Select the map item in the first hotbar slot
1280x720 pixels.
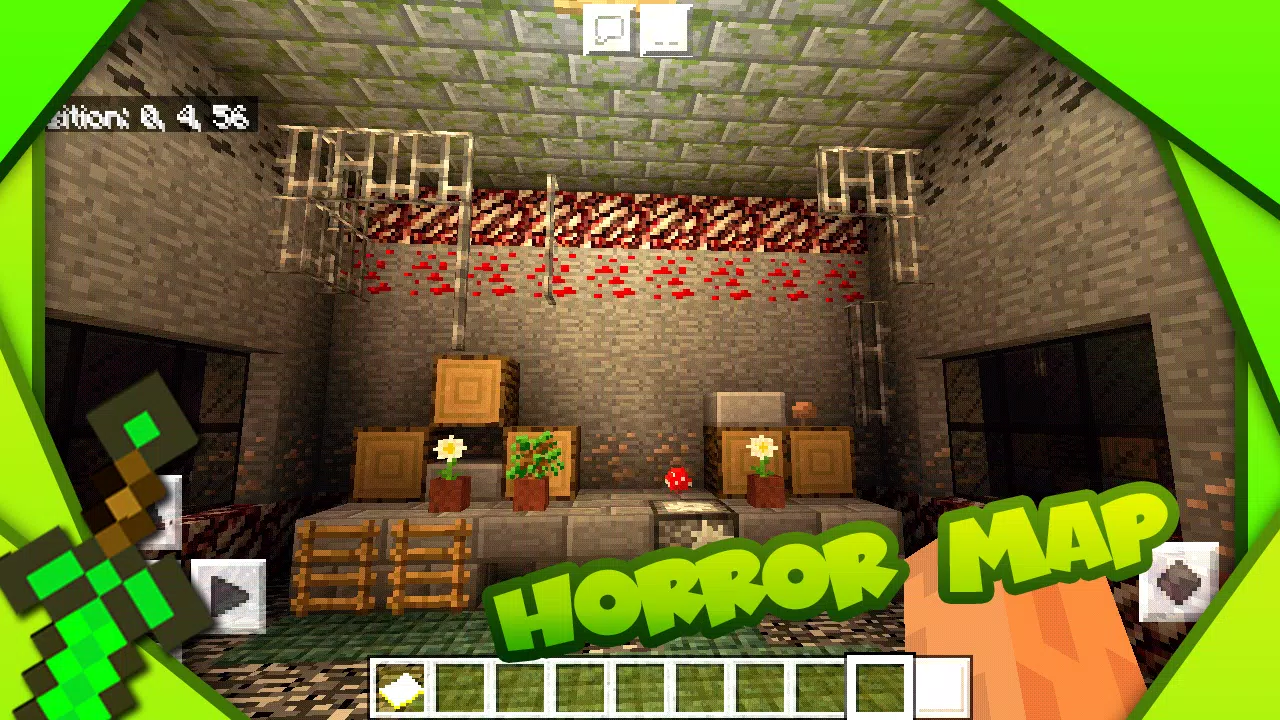[x=400, y=684]
